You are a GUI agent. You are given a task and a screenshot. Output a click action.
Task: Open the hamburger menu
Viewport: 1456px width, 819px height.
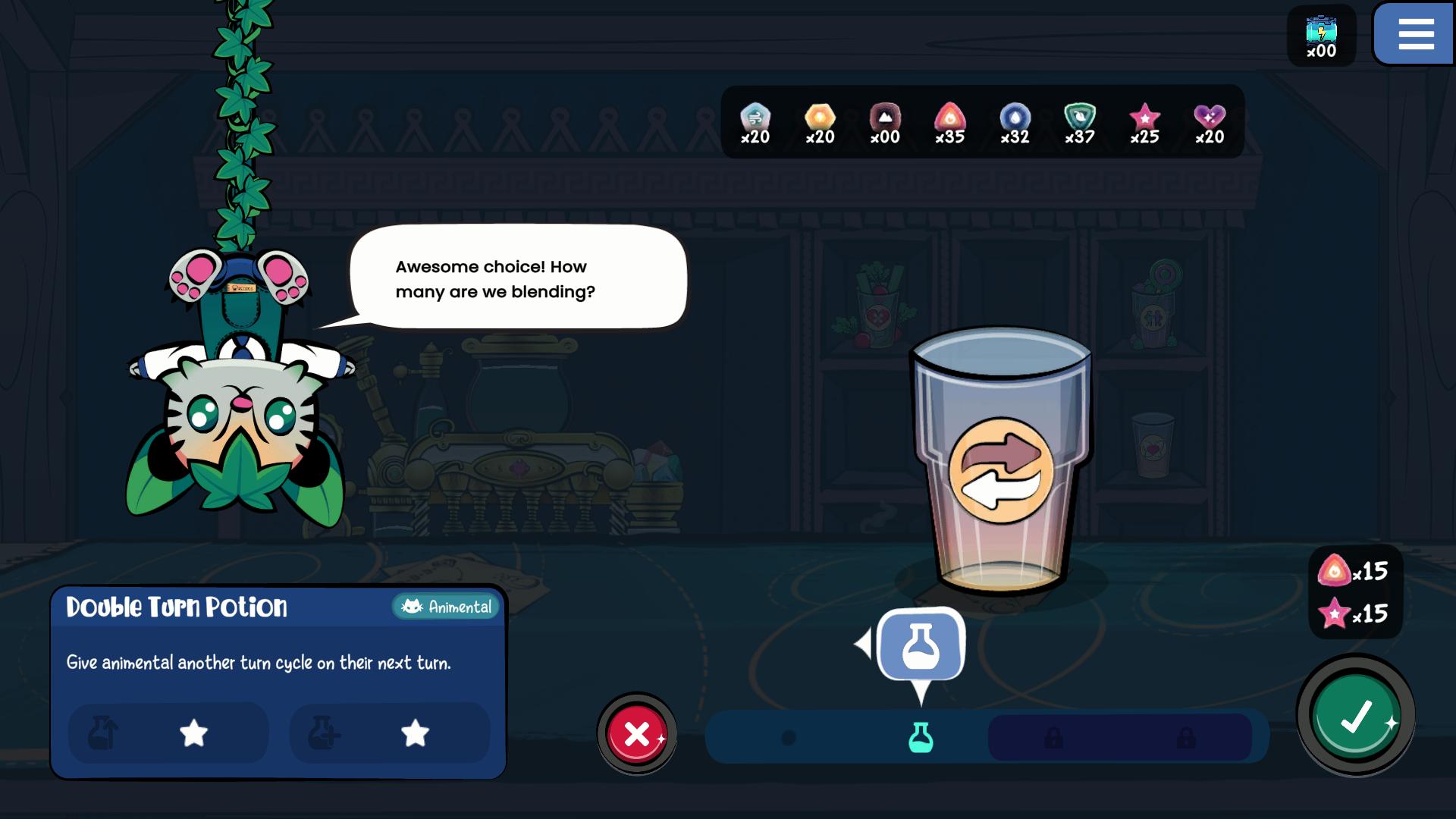[x=1415, y=35]
